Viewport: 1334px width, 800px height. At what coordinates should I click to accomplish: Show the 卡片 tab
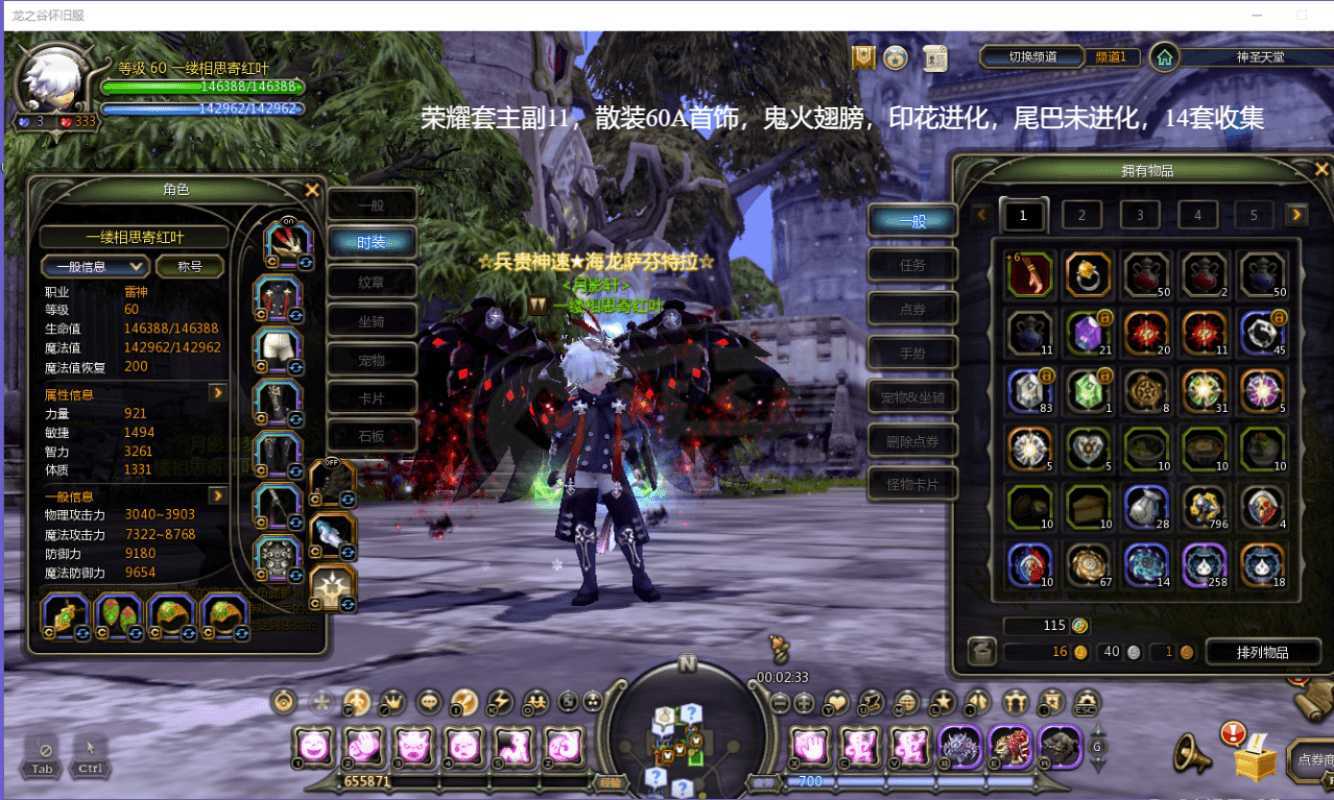[371, 398]
